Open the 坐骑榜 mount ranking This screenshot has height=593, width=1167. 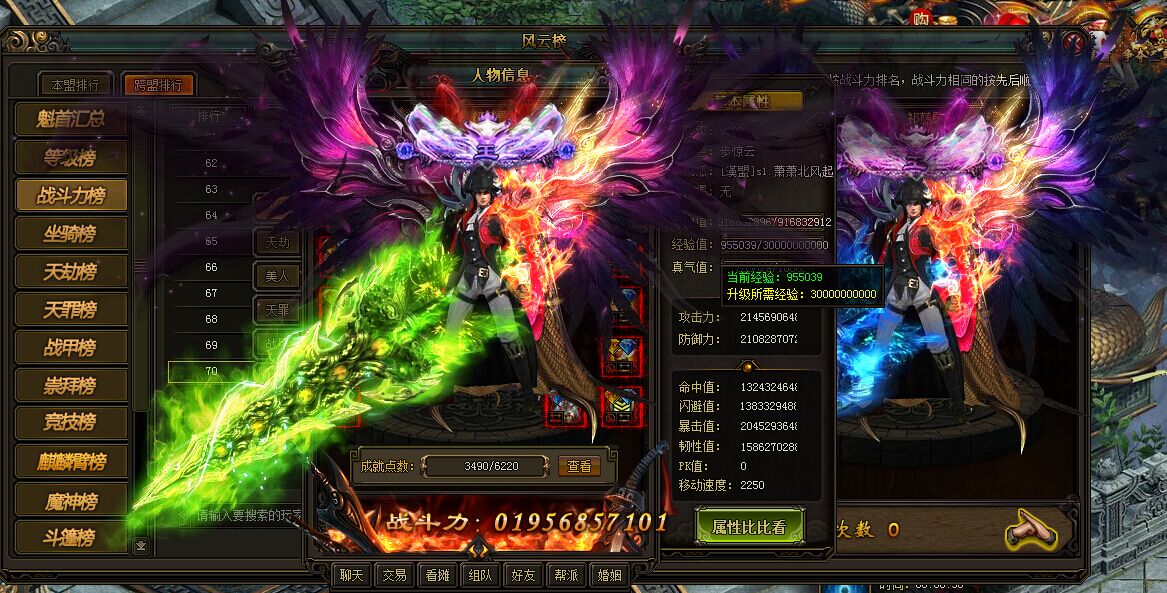(72, 233)
